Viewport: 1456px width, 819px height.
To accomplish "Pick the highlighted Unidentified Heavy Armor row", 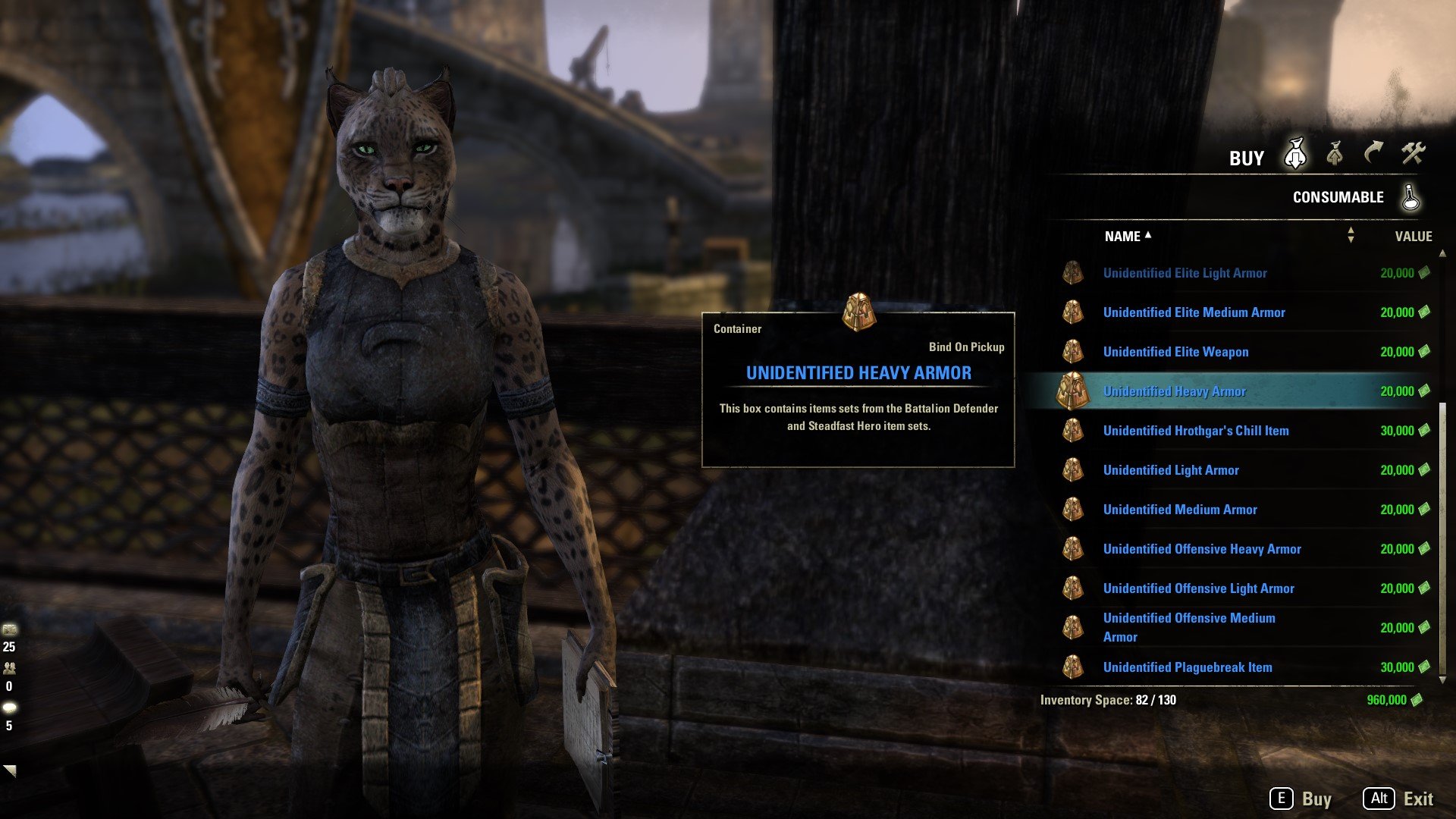I will click(x=1174, y=391).
